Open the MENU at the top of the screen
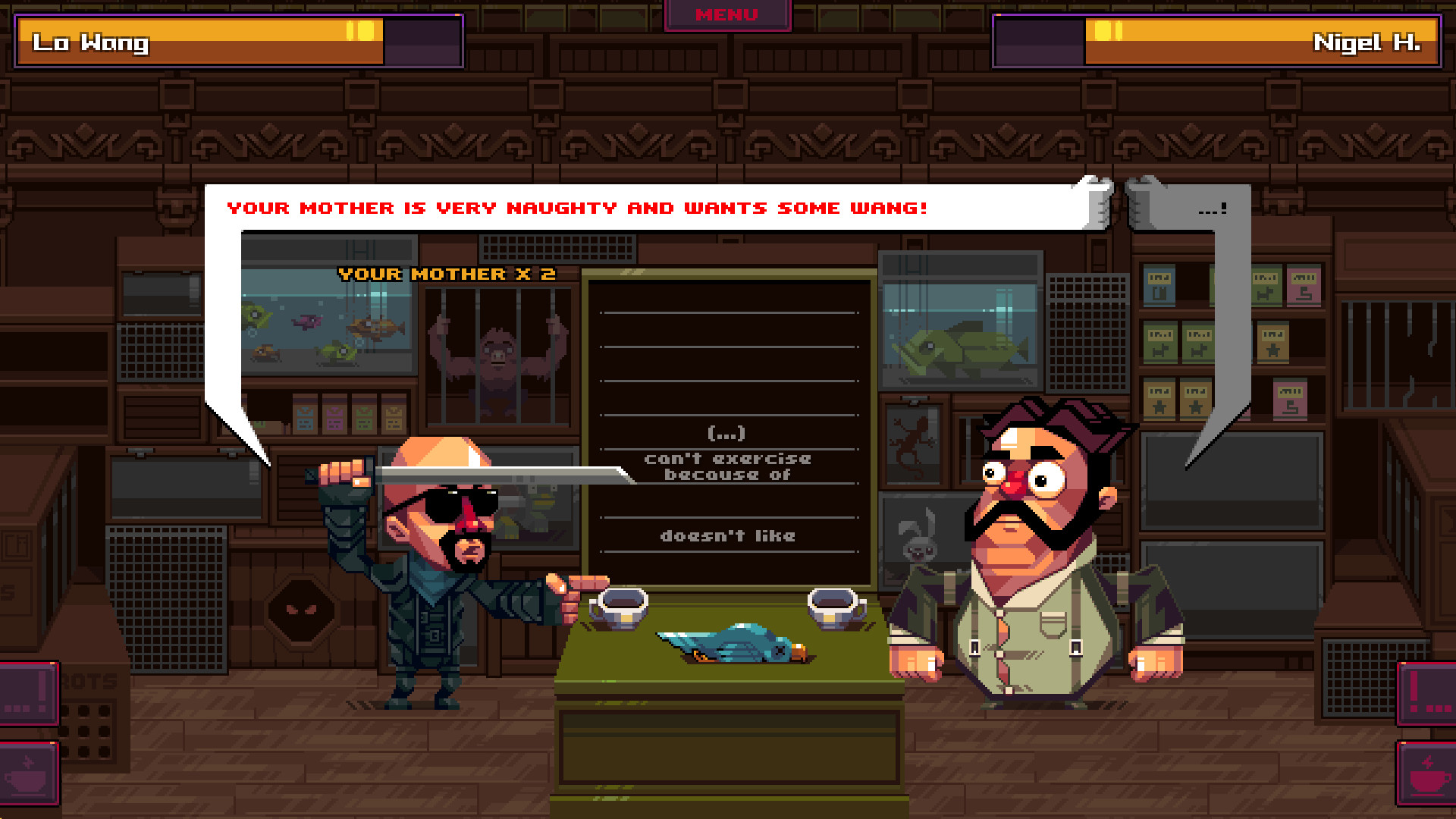This screenshot has height=819, width=1456. pos(726,14)
